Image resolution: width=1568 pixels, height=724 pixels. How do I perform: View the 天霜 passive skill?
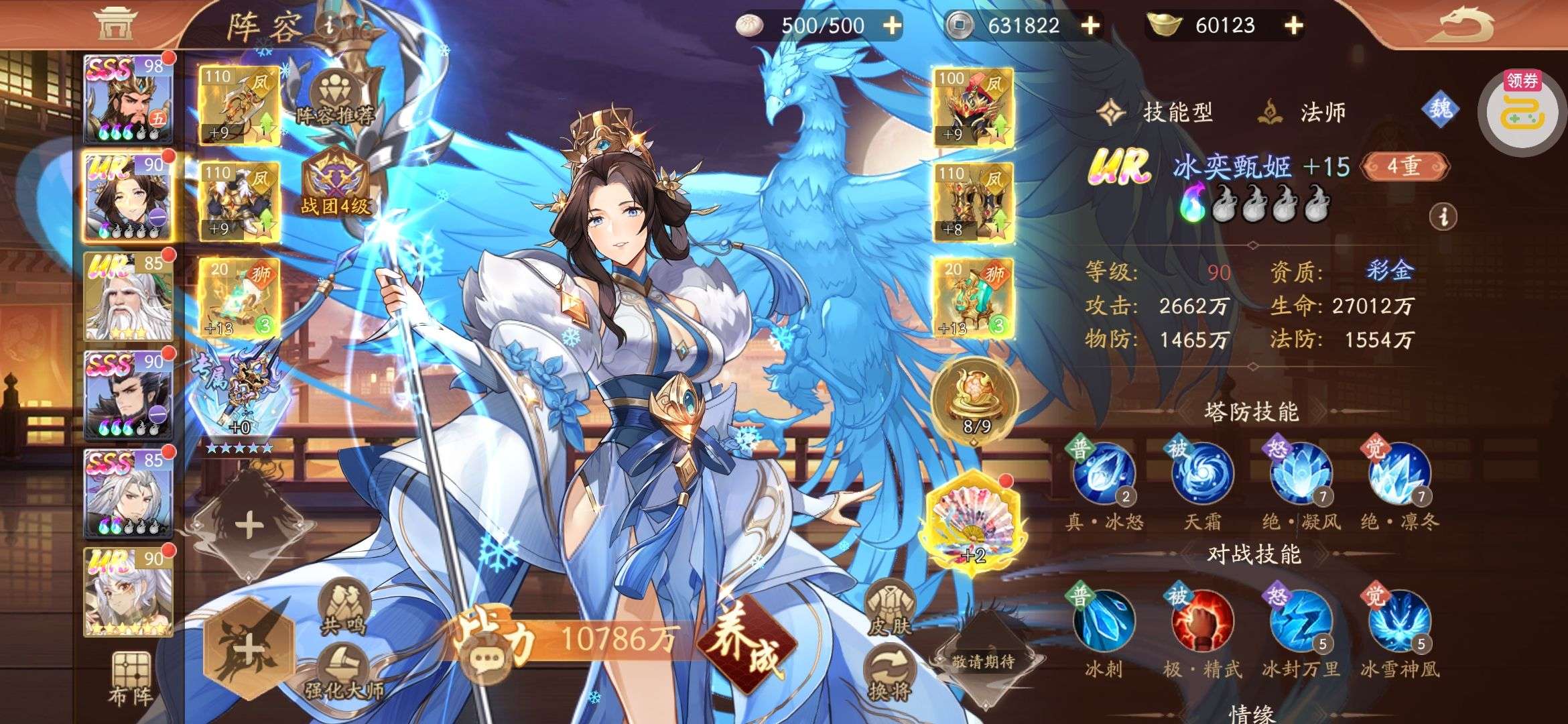(1202, 474)
